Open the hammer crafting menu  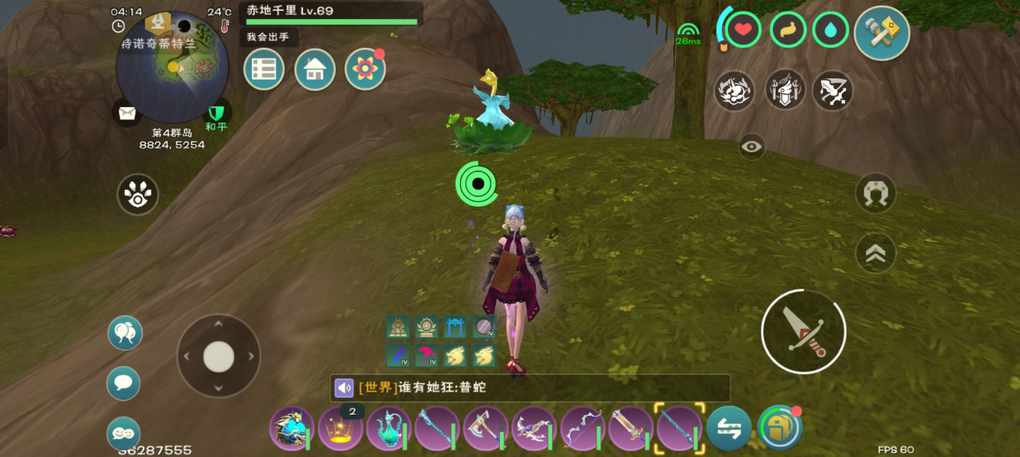point(881,33)
